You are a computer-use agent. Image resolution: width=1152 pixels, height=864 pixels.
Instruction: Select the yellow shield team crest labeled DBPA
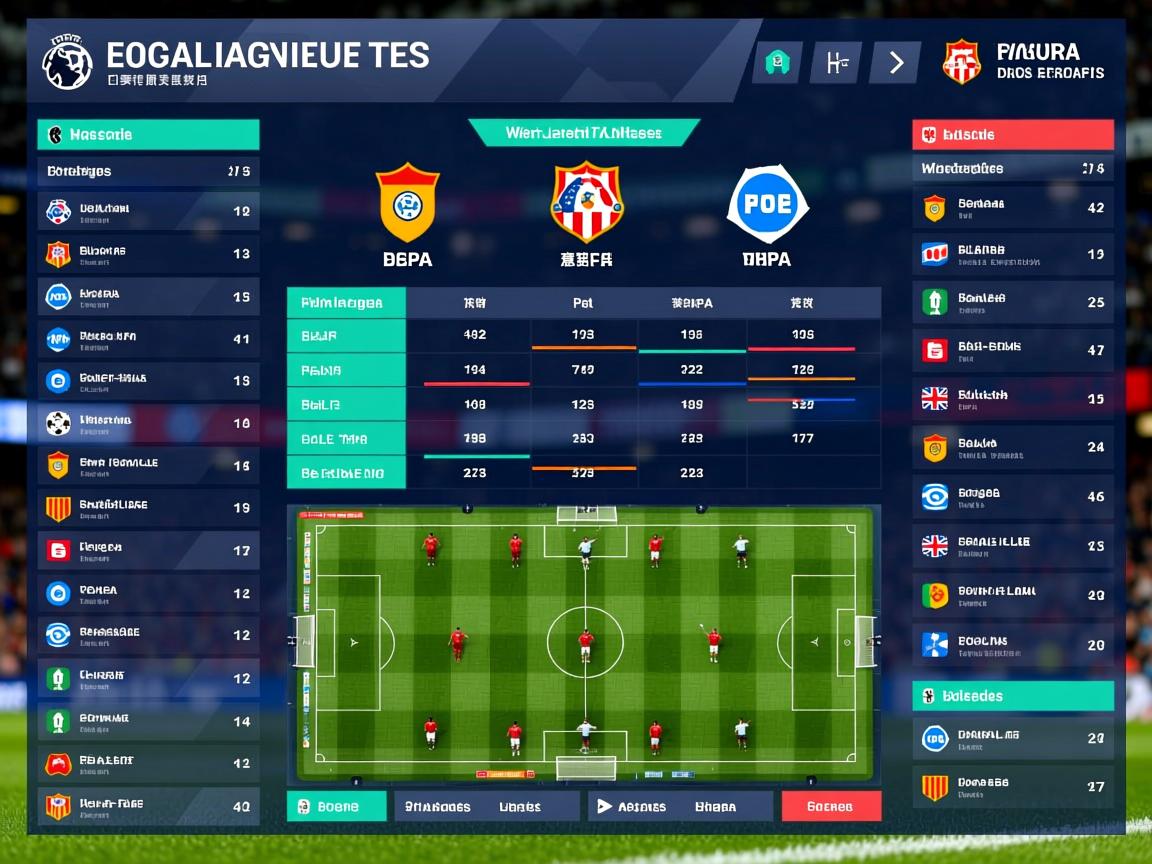coord(407,203)
